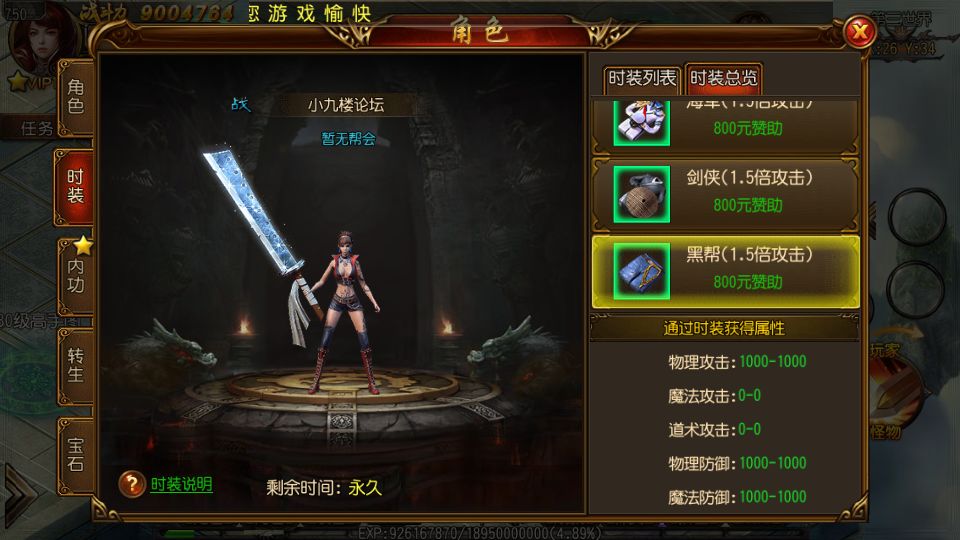Switch to the 时装列表 tab

tap(642, 78)
